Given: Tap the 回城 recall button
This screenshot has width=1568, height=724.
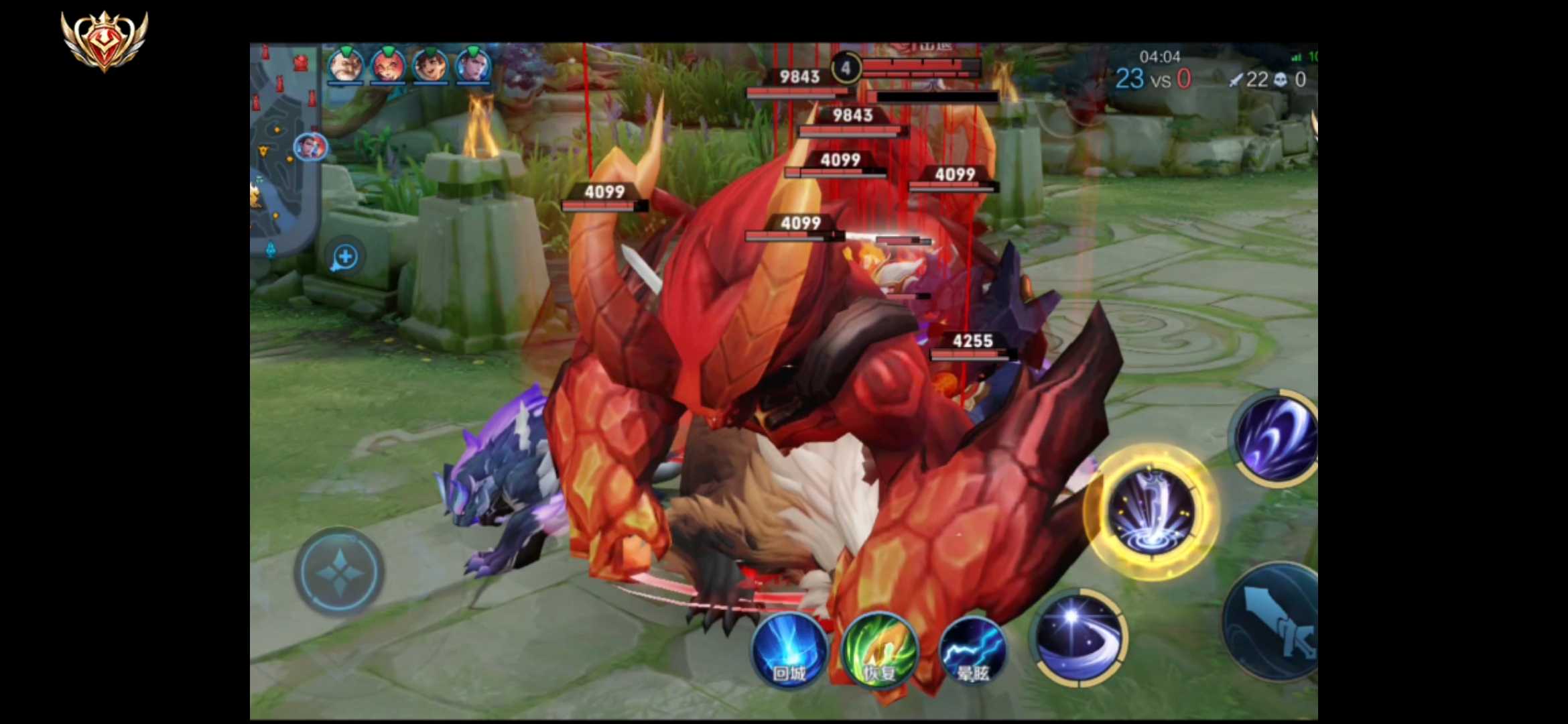Looking at the screenshot, I should (x=789, y=650).
